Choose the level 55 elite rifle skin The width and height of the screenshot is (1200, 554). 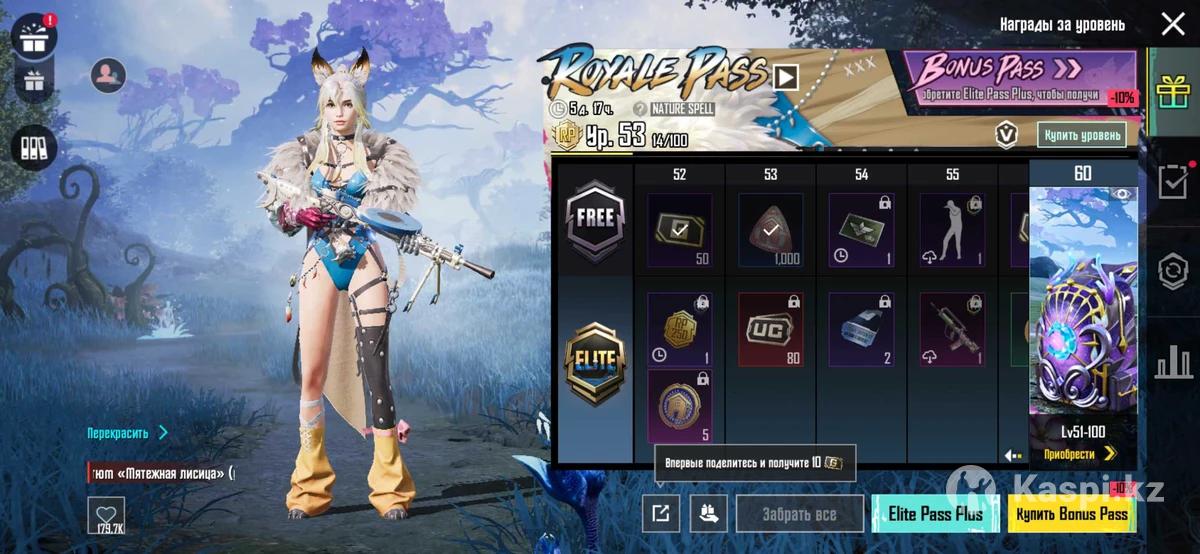(x=952, y=330)
